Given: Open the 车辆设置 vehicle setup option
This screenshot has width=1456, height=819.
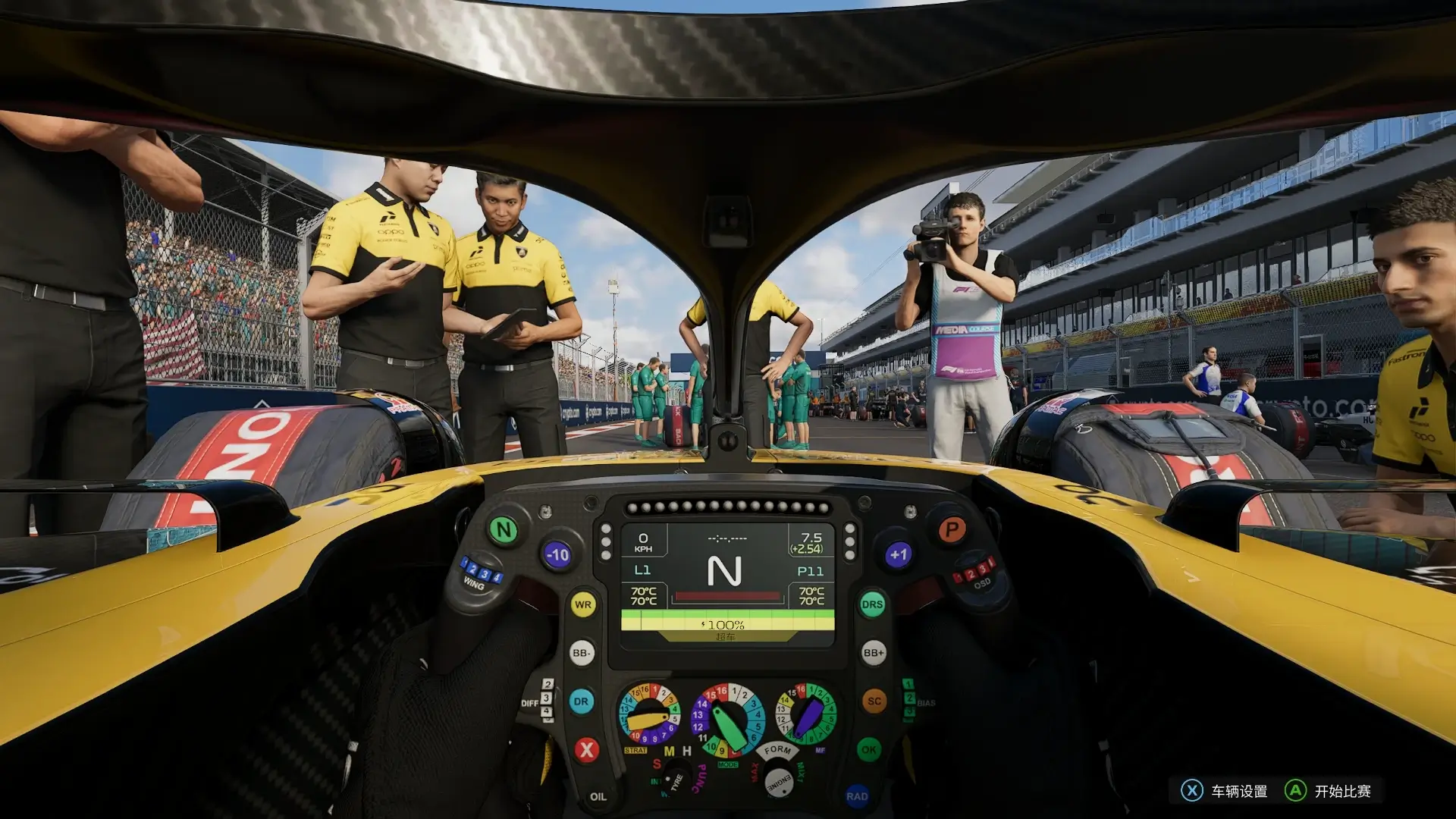Looking at the screenshot, I should (1225, 791).
